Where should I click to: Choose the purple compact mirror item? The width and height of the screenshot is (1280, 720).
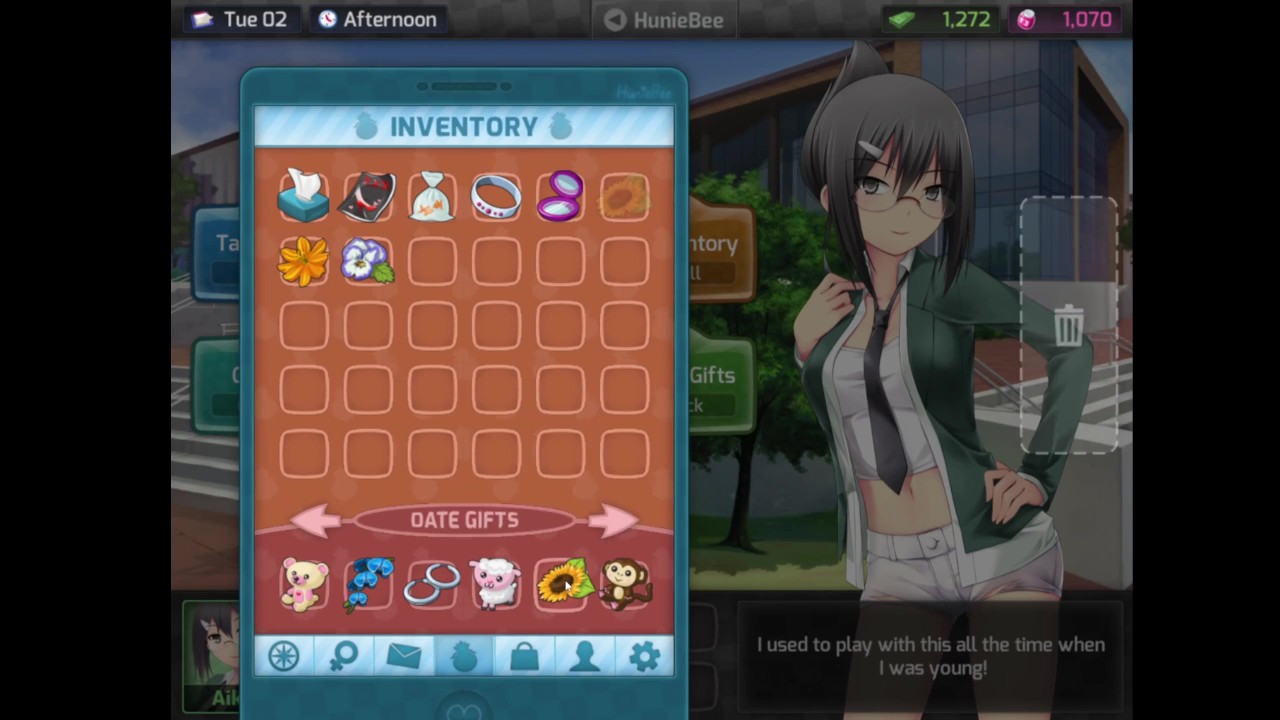click(560, 197)
